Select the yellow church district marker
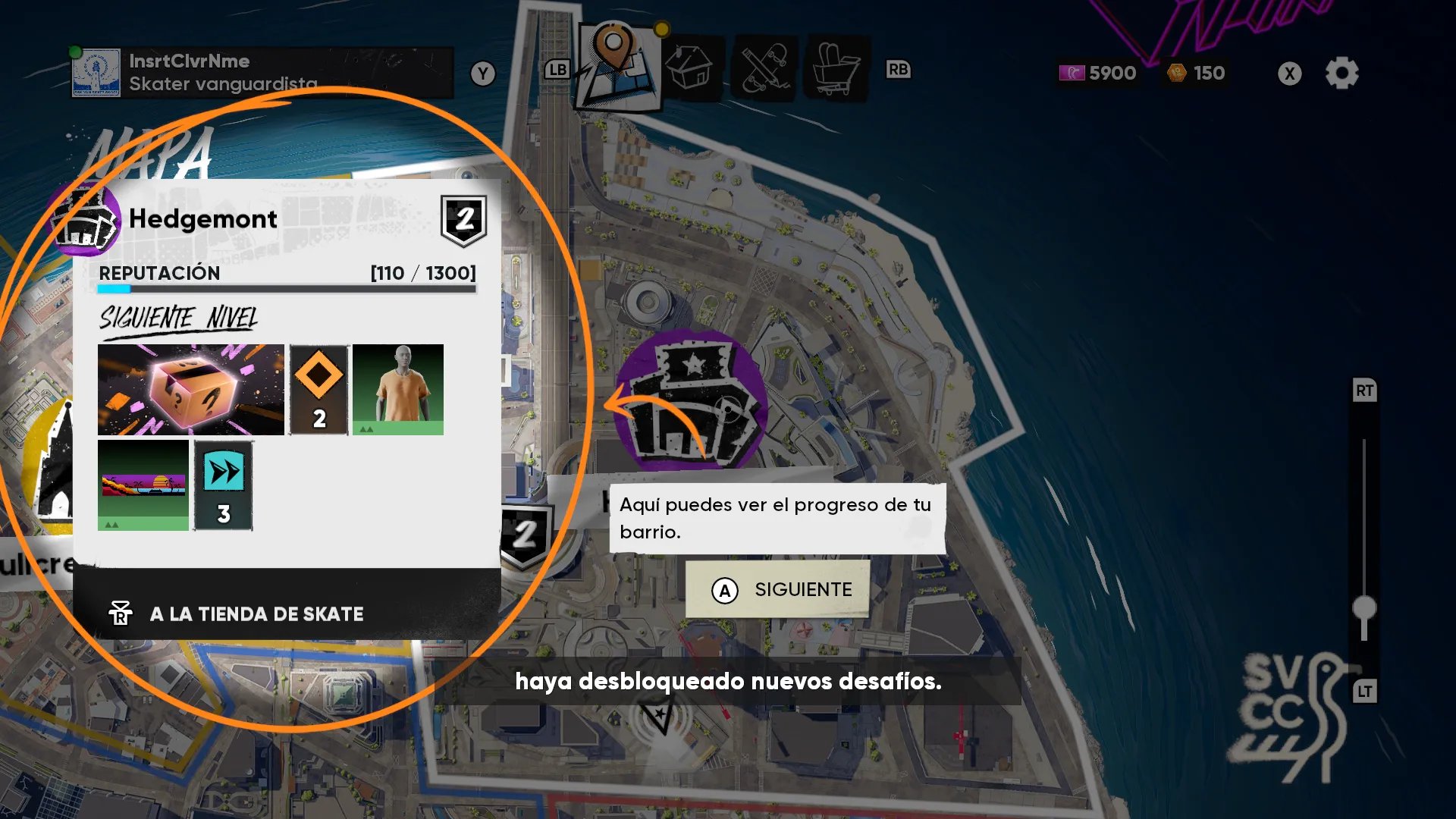 point(55,470)
